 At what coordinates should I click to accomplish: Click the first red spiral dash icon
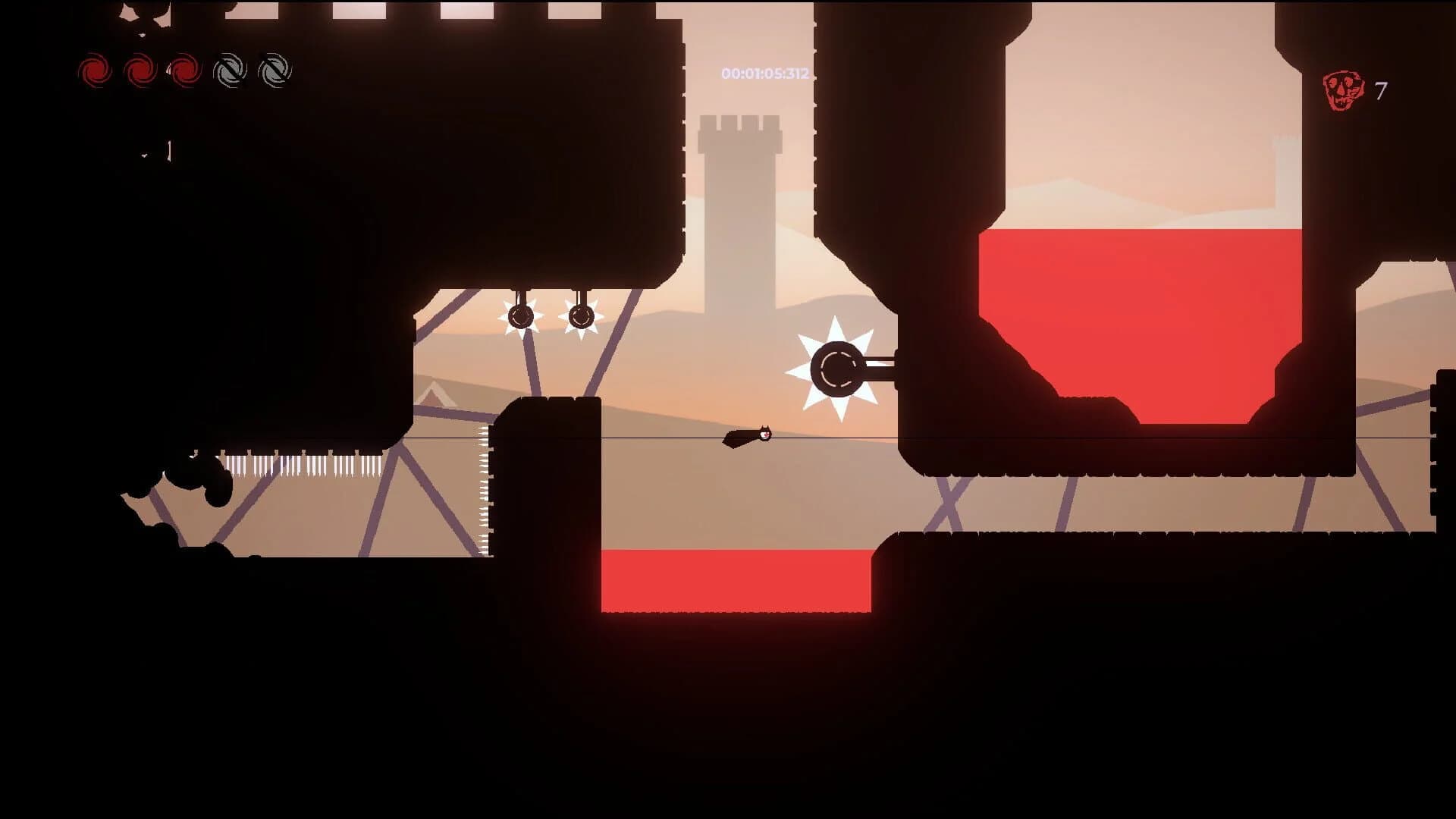97,72
